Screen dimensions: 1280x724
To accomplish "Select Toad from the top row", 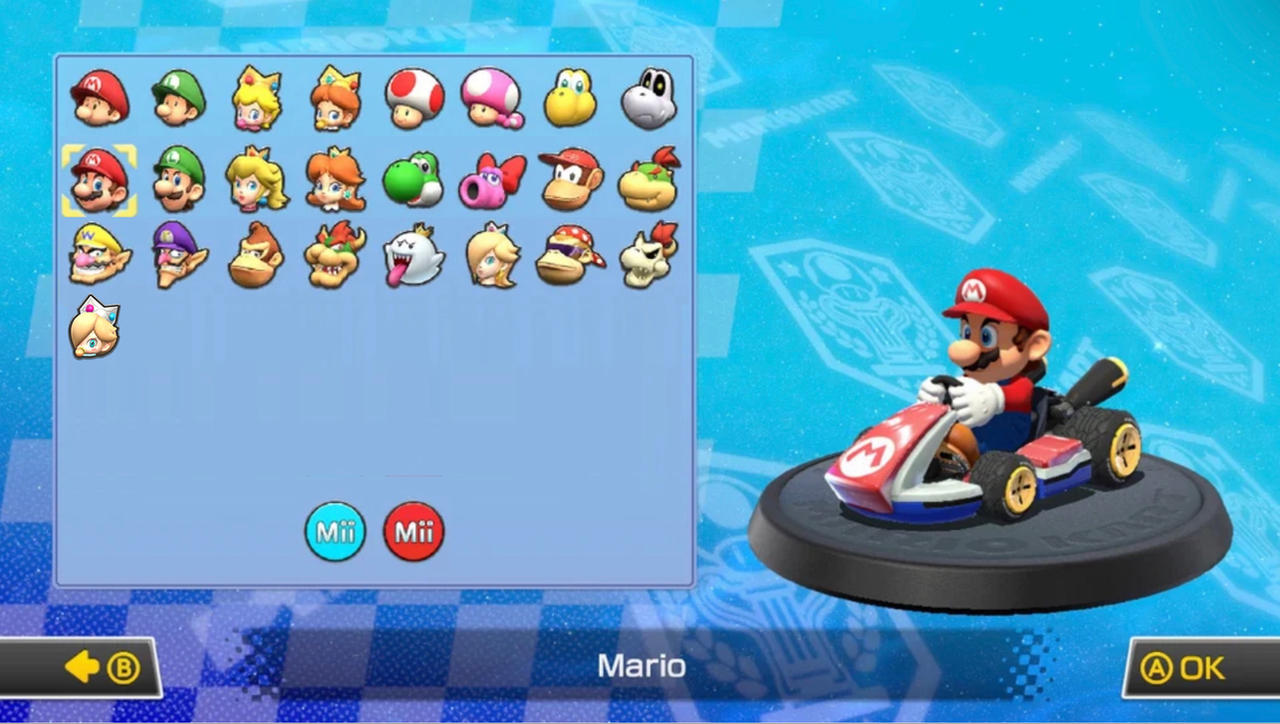I will (x=413, y=97).
